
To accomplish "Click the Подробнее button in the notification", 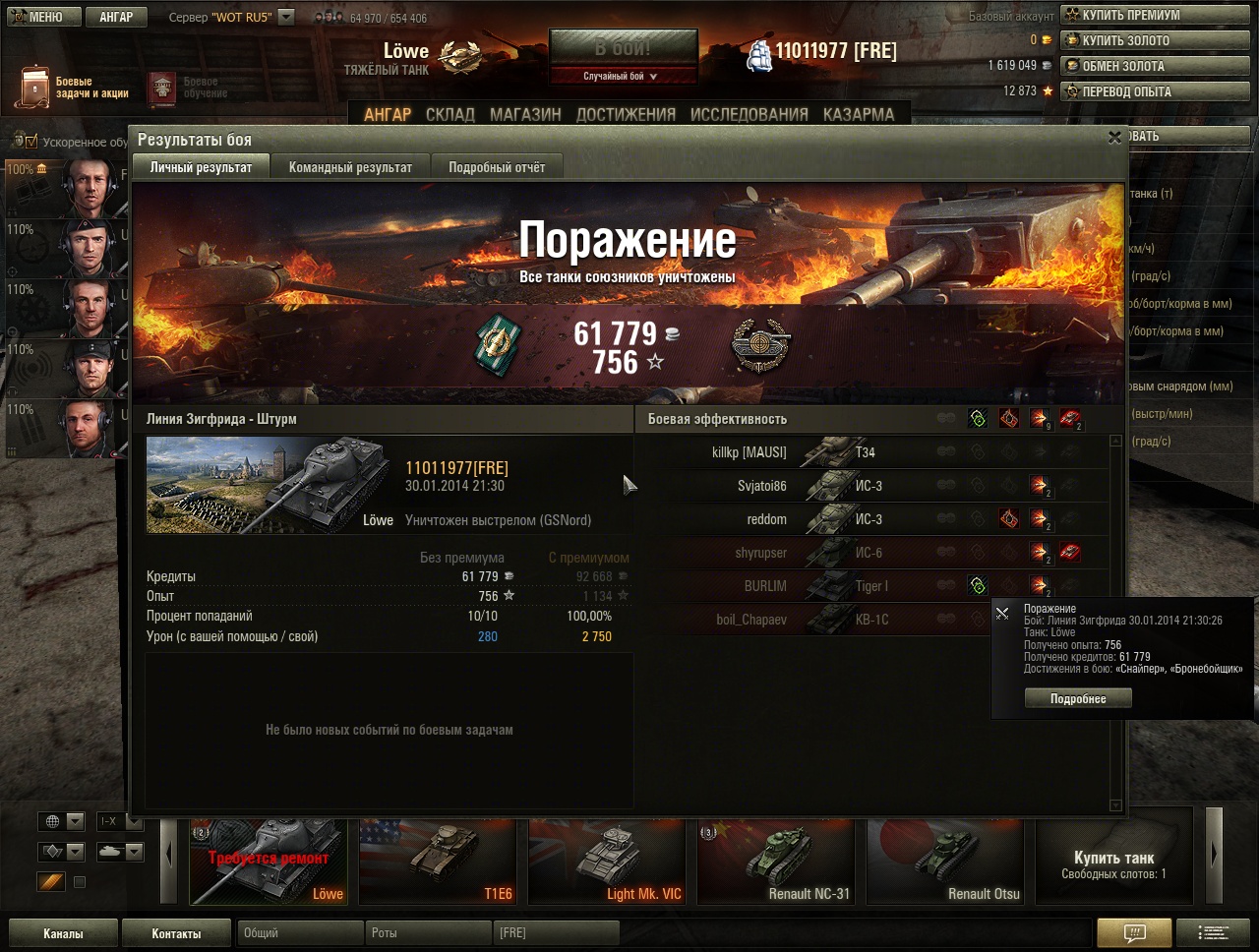I will [1078, 698].
